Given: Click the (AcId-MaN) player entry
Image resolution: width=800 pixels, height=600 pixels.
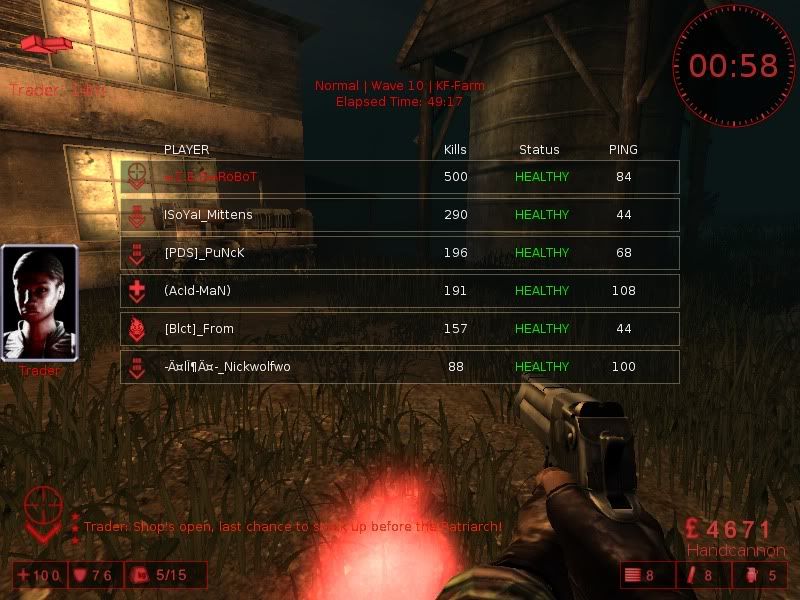Looking at the screenshot, I should [x=400, y=291].
